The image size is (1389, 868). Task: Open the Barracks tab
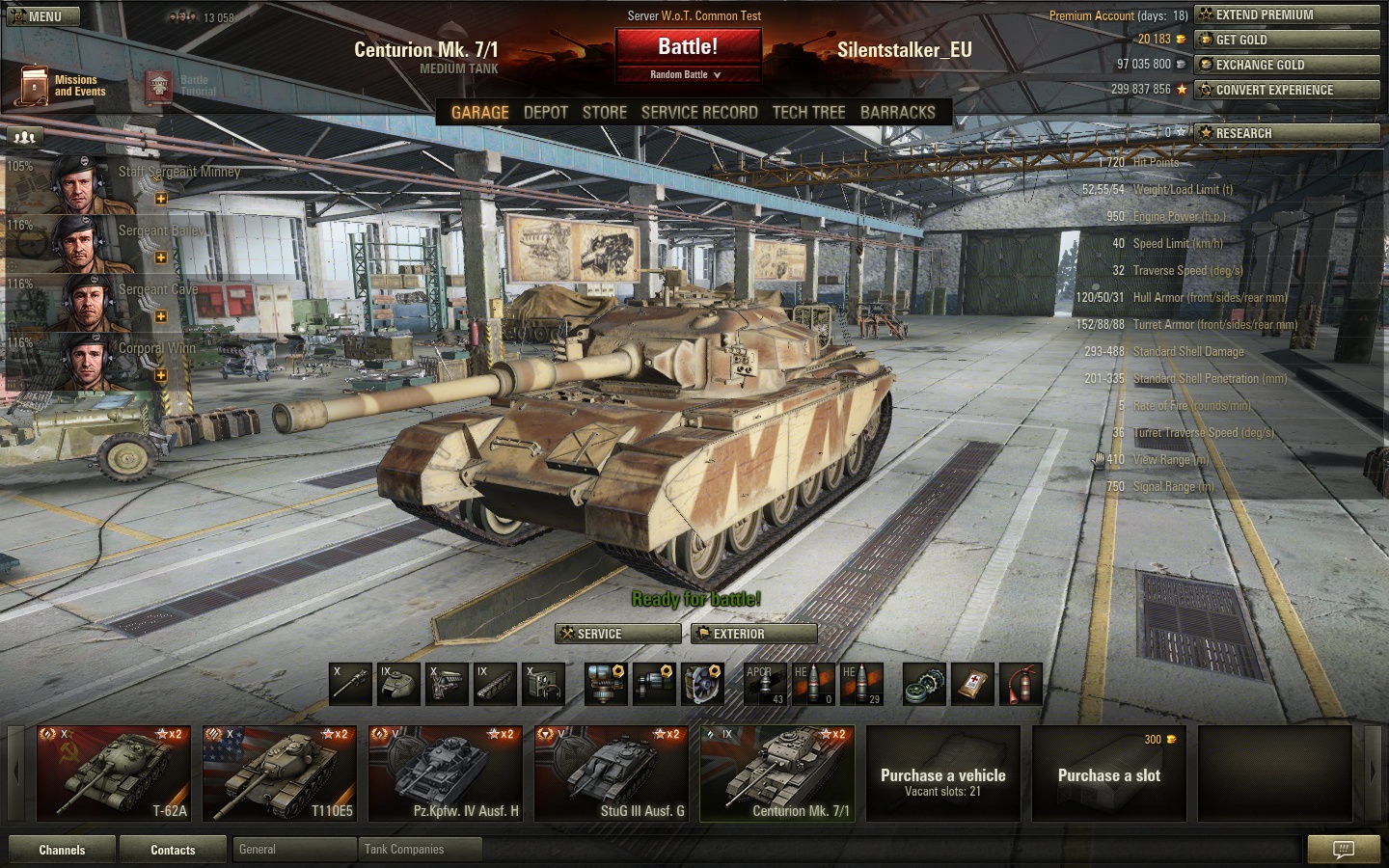tap(897, 112)
